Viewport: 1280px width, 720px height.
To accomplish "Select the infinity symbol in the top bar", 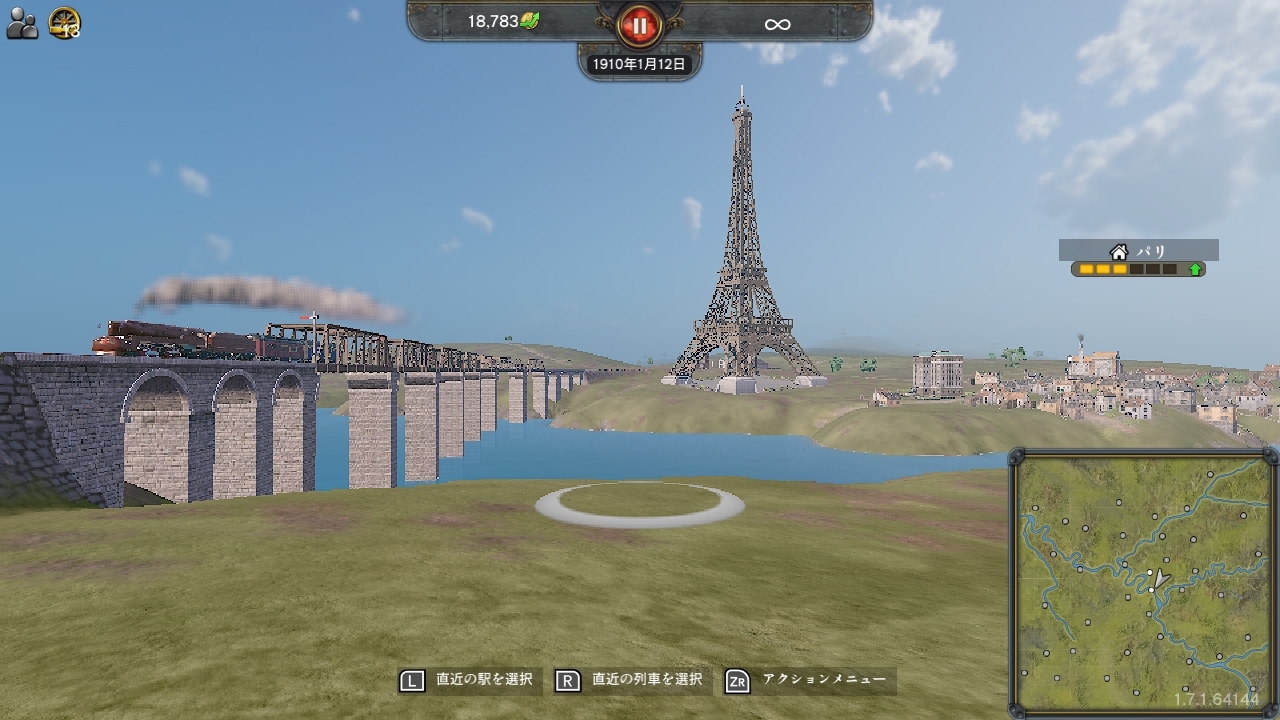I will pos(778,23).
